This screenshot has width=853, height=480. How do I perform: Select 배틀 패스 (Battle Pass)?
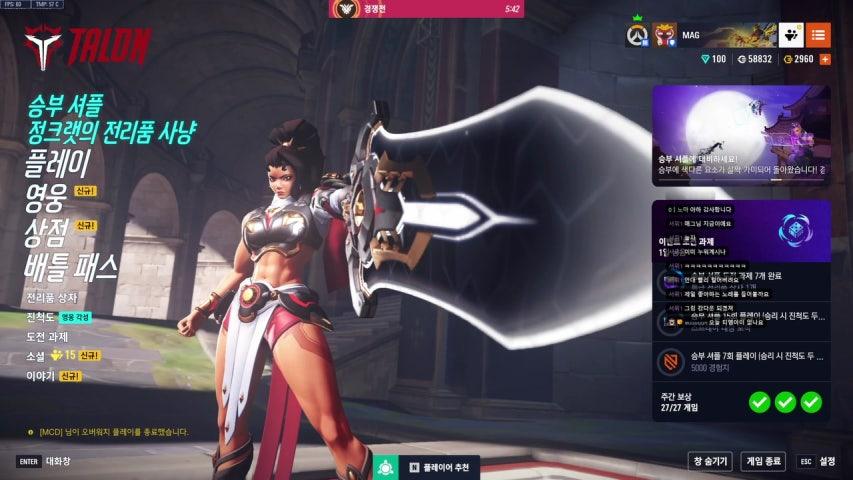pyautogui.click(x=72, y=265)
